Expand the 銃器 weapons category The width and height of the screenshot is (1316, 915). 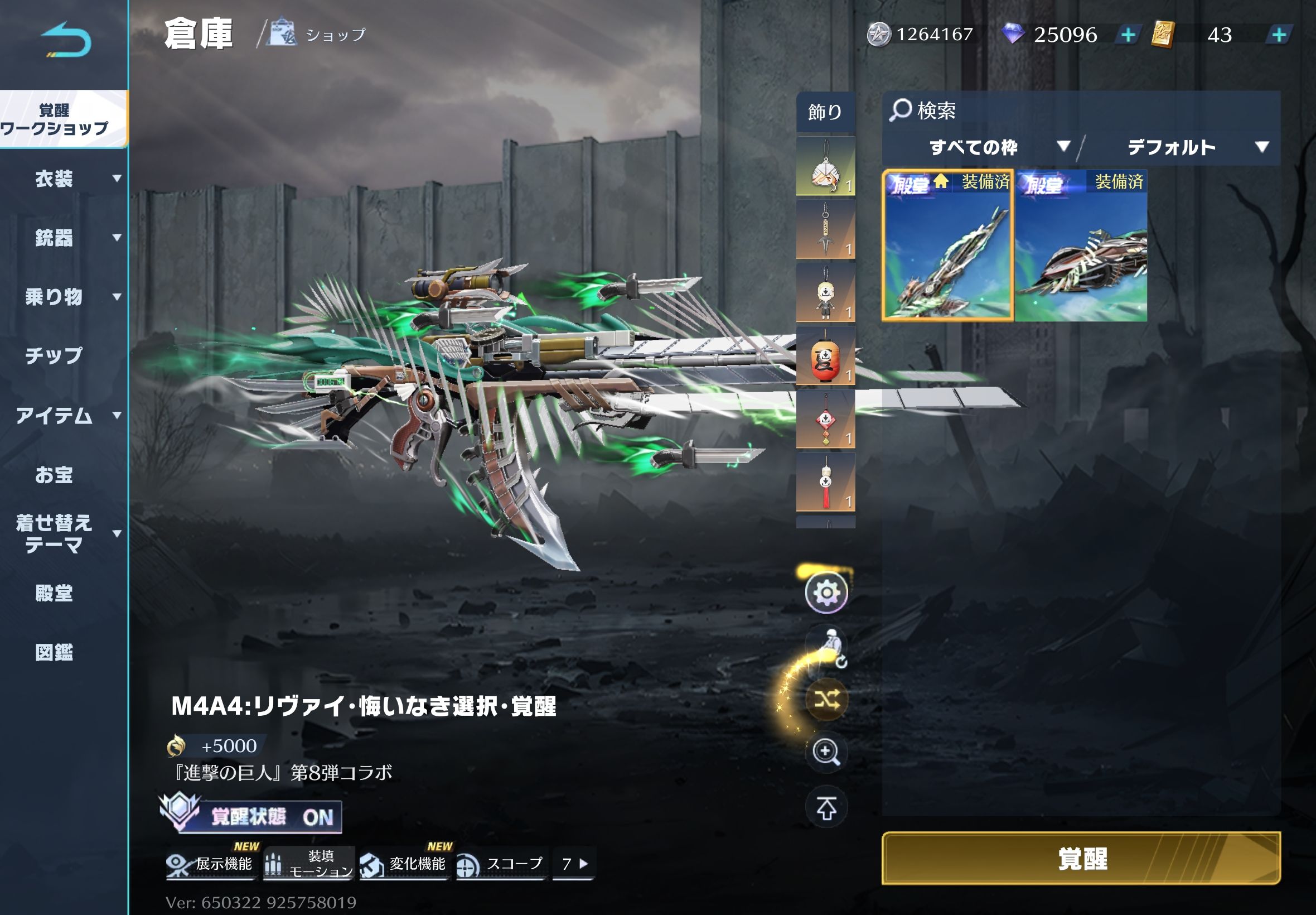click(63, 238)
